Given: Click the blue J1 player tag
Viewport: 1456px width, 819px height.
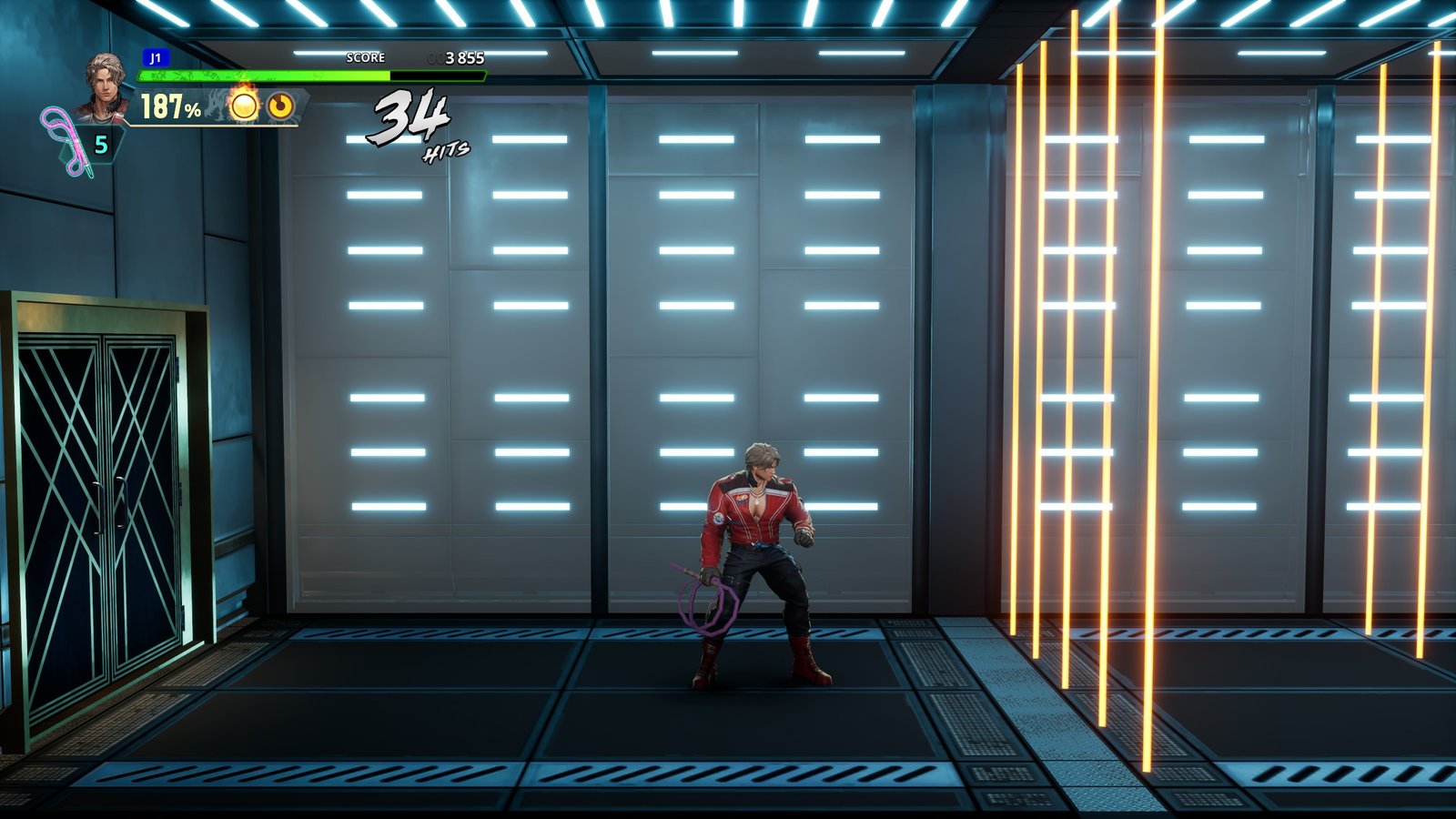Looking at the screenshot, I should [156, 58].
